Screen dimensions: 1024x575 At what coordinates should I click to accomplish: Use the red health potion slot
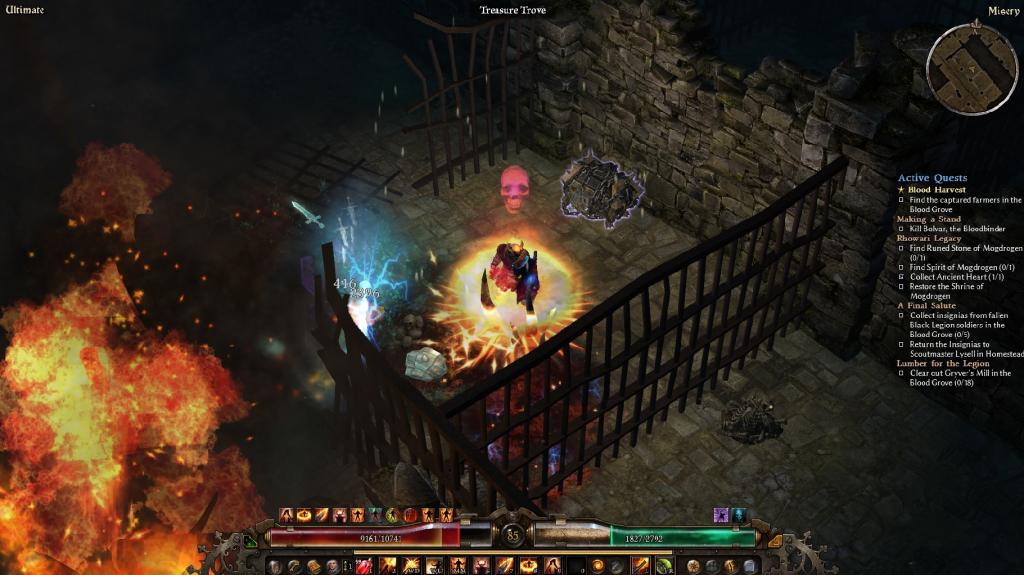tap(365, 566)
